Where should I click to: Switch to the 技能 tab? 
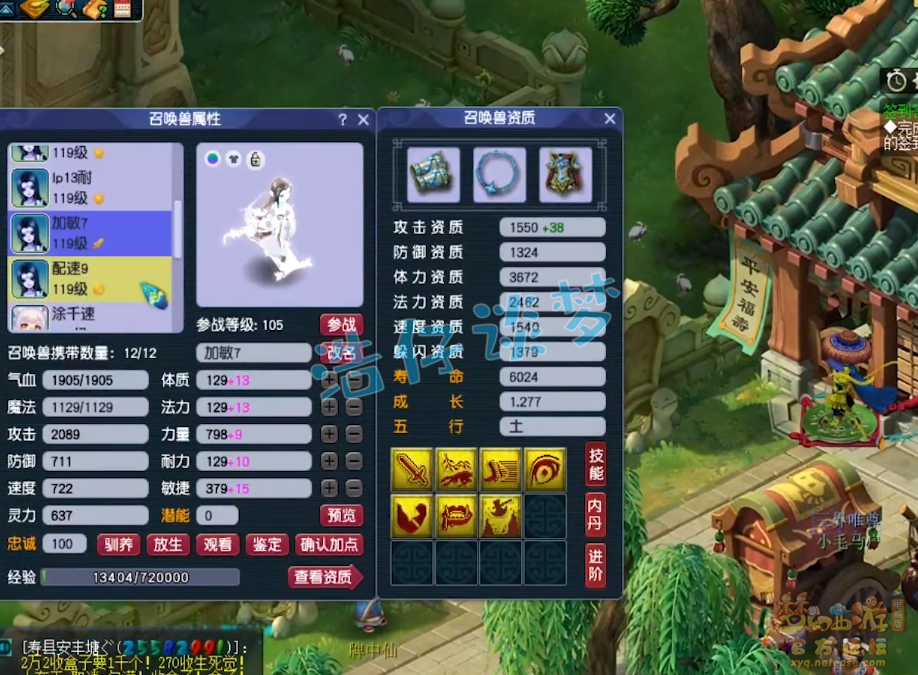[595, 463]
